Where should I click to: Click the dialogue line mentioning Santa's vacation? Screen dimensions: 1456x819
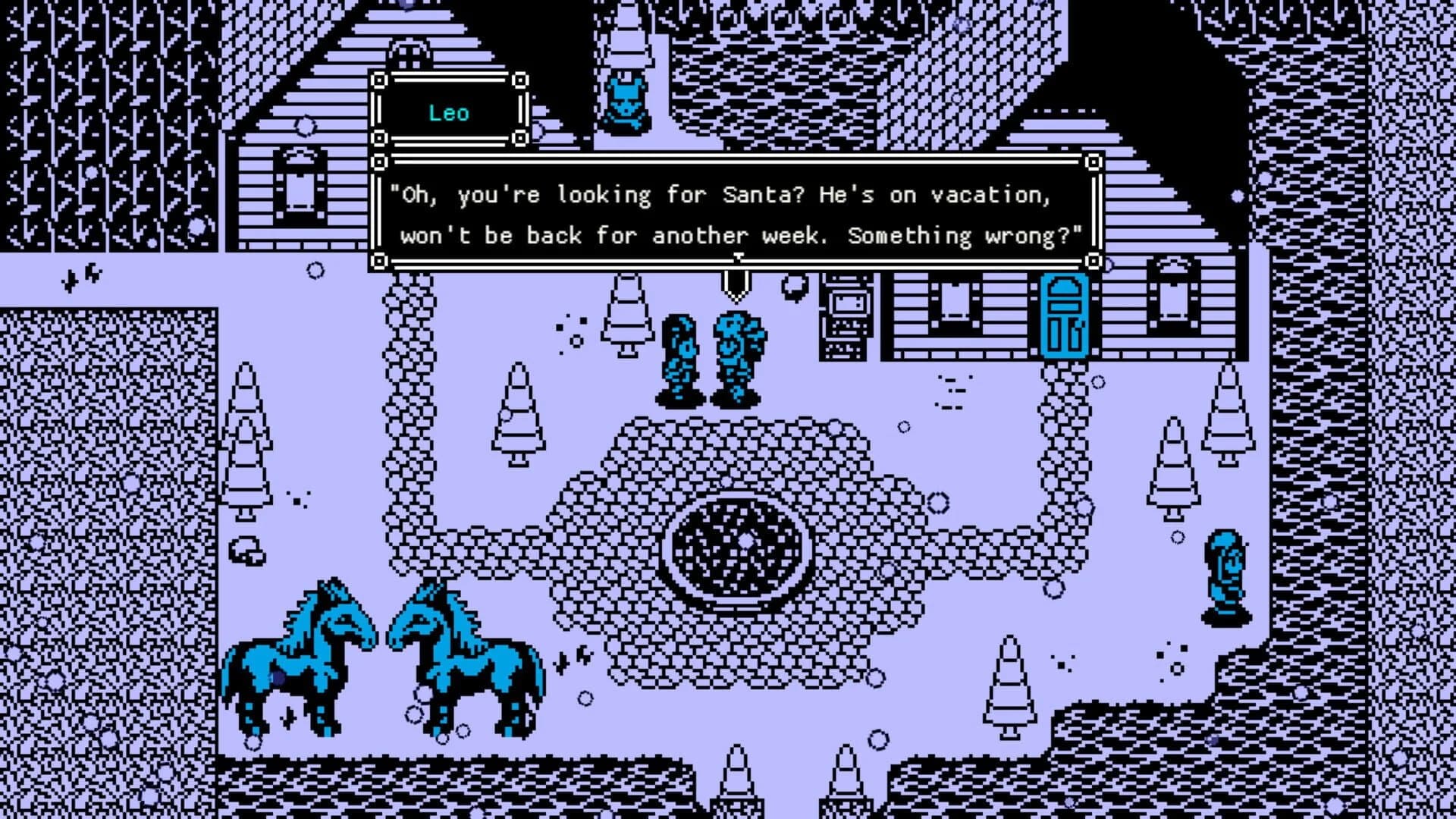(719, 195)
